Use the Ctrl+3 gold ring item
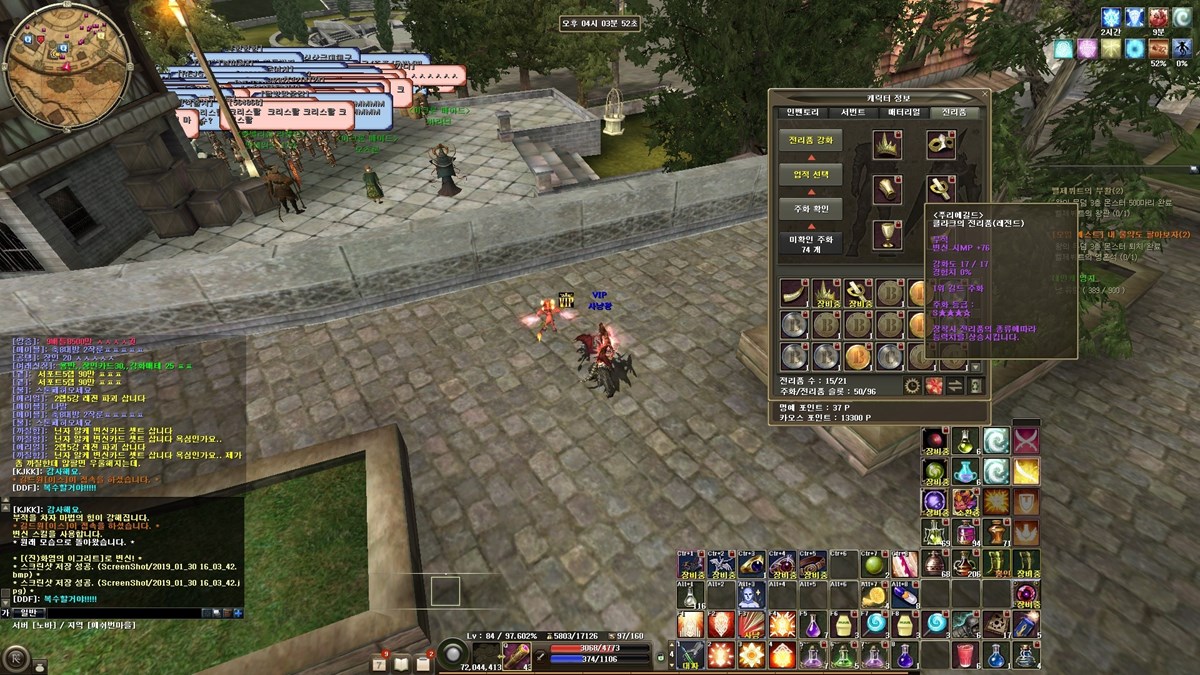 click(x=750, y=565)
